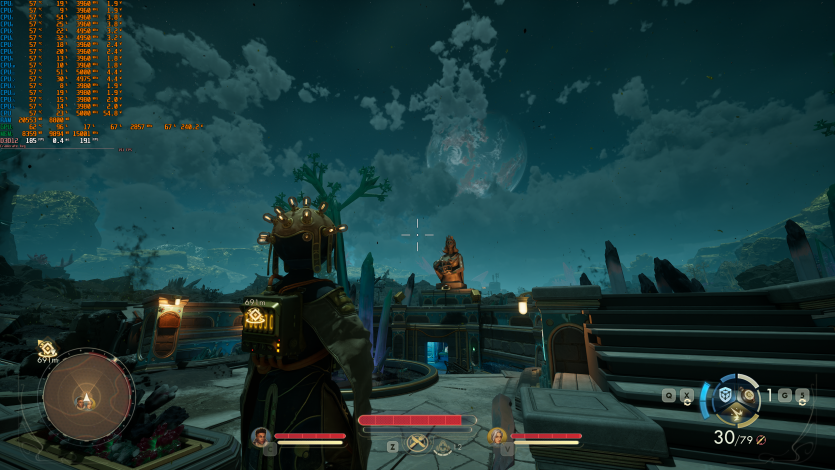Viewport: 835px width, 470px height.
Task: Select the objective marker beside the minimap
Action: pos(46,347)
